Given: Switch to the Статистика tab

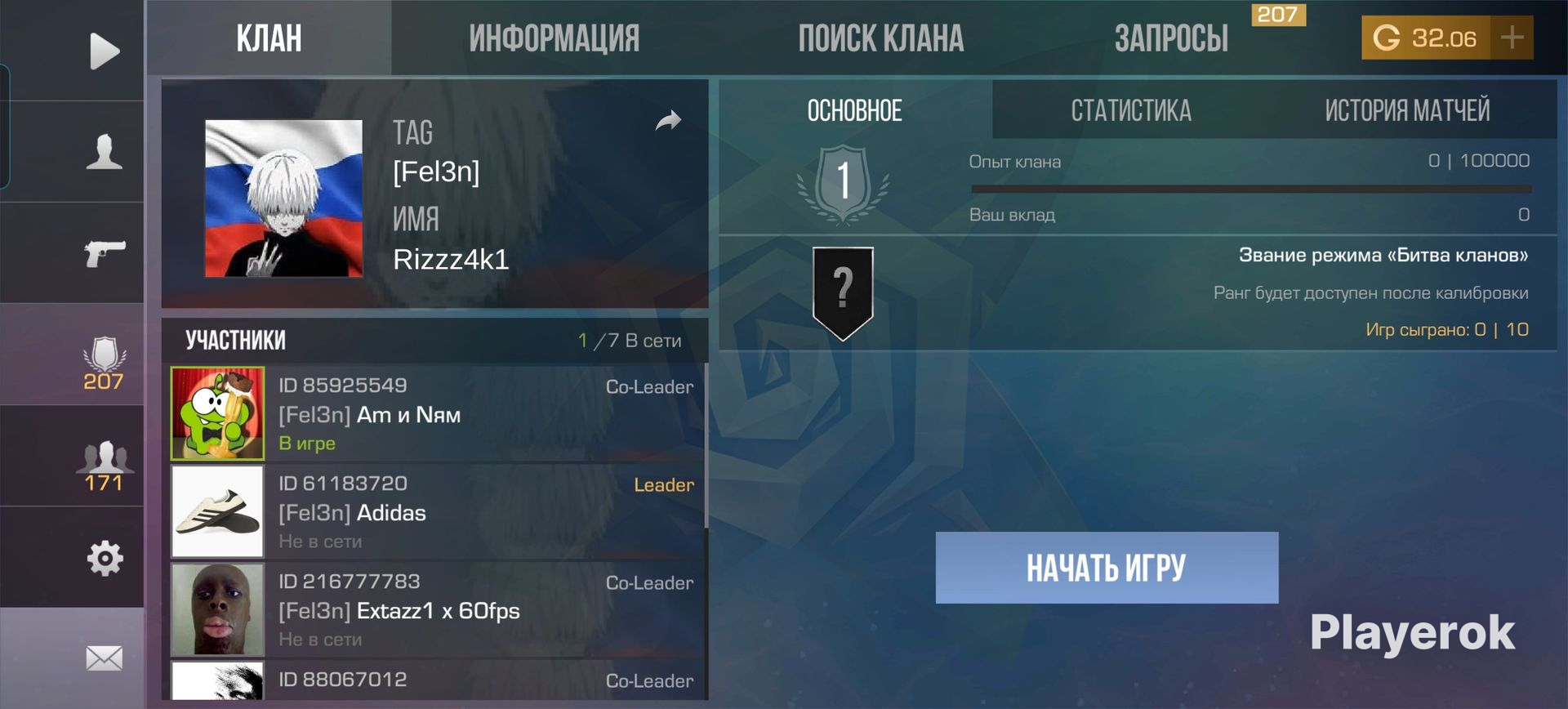Looking at the screenshot, I should [x=1130, y=110].
